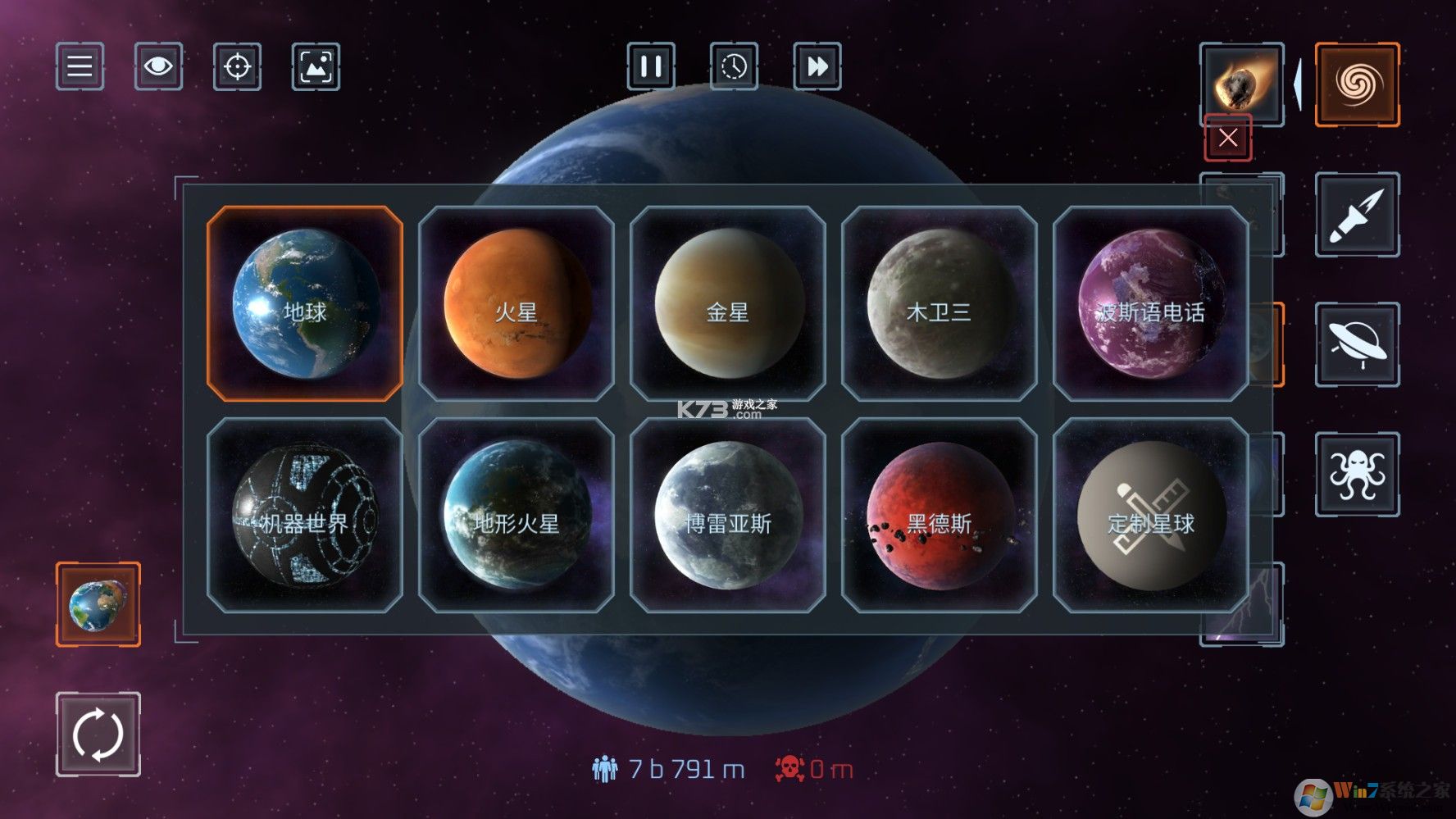This screenshot has width=1456, height=819.
Task: Click the targeting crosshair icon
Action: (x=237, y=67)
